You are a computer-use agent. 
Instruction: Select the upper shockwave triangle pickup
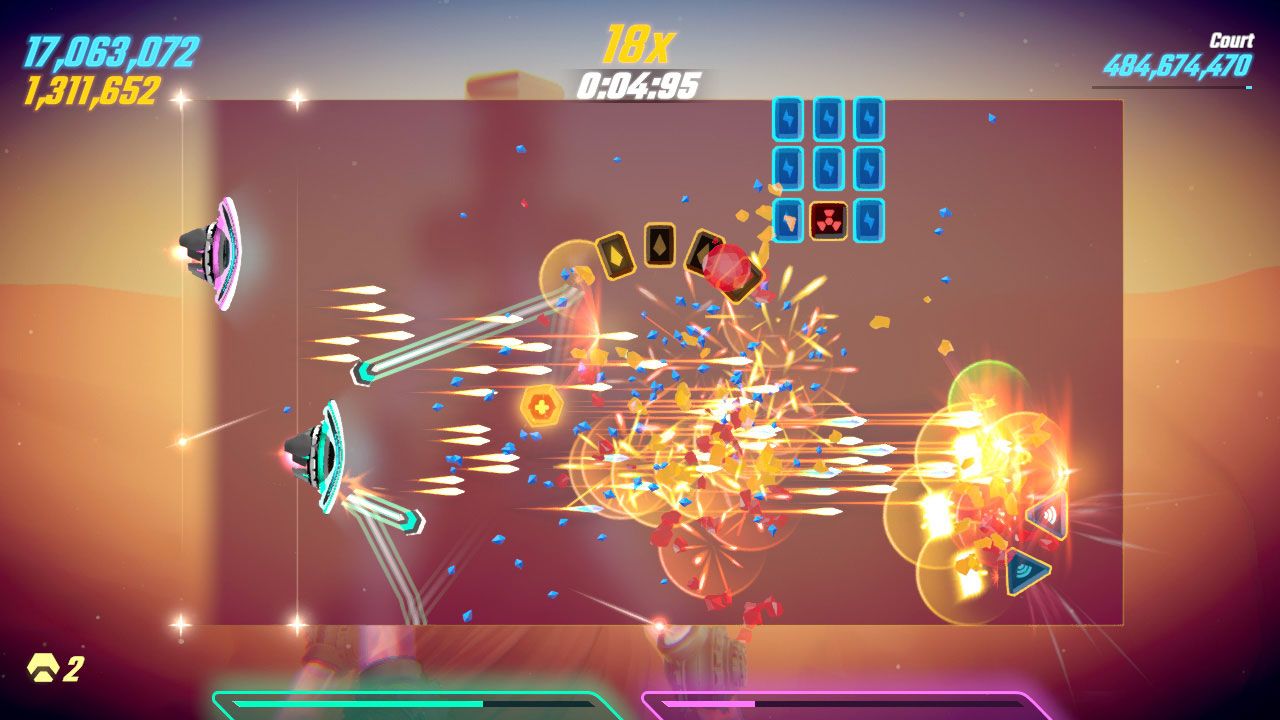[x=1046, y=516]
